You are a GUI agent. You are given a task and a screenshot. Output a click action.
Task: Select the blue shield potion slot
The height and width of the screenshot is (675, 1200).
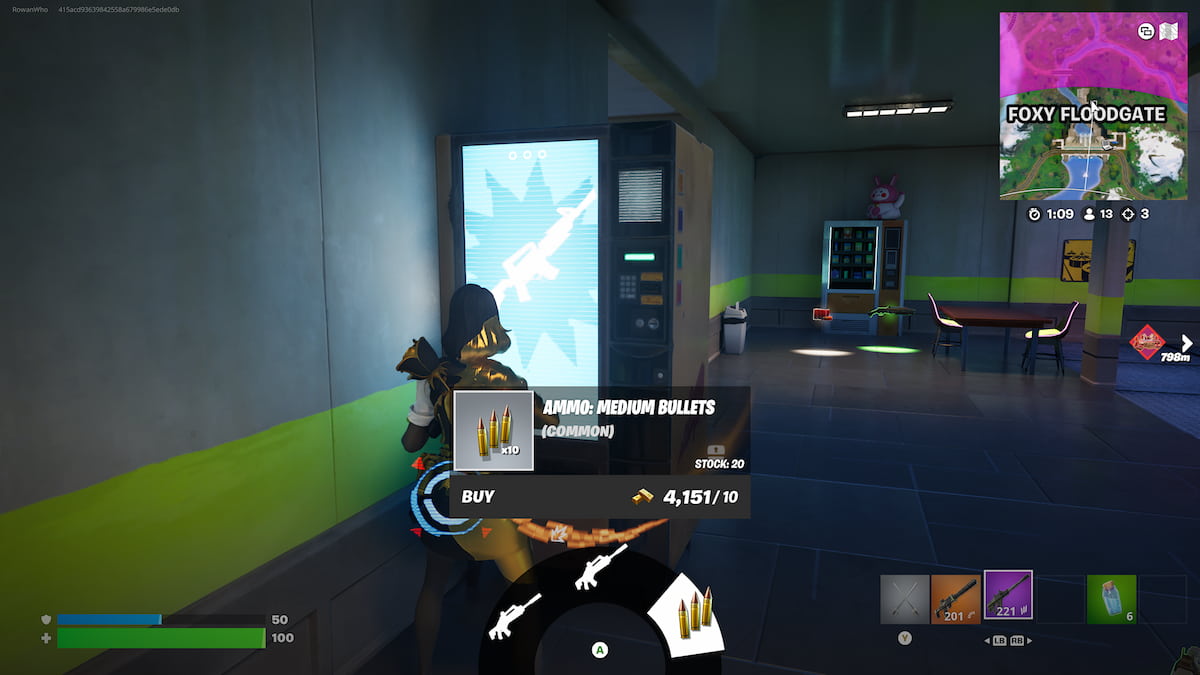[x=1111, y=599]
